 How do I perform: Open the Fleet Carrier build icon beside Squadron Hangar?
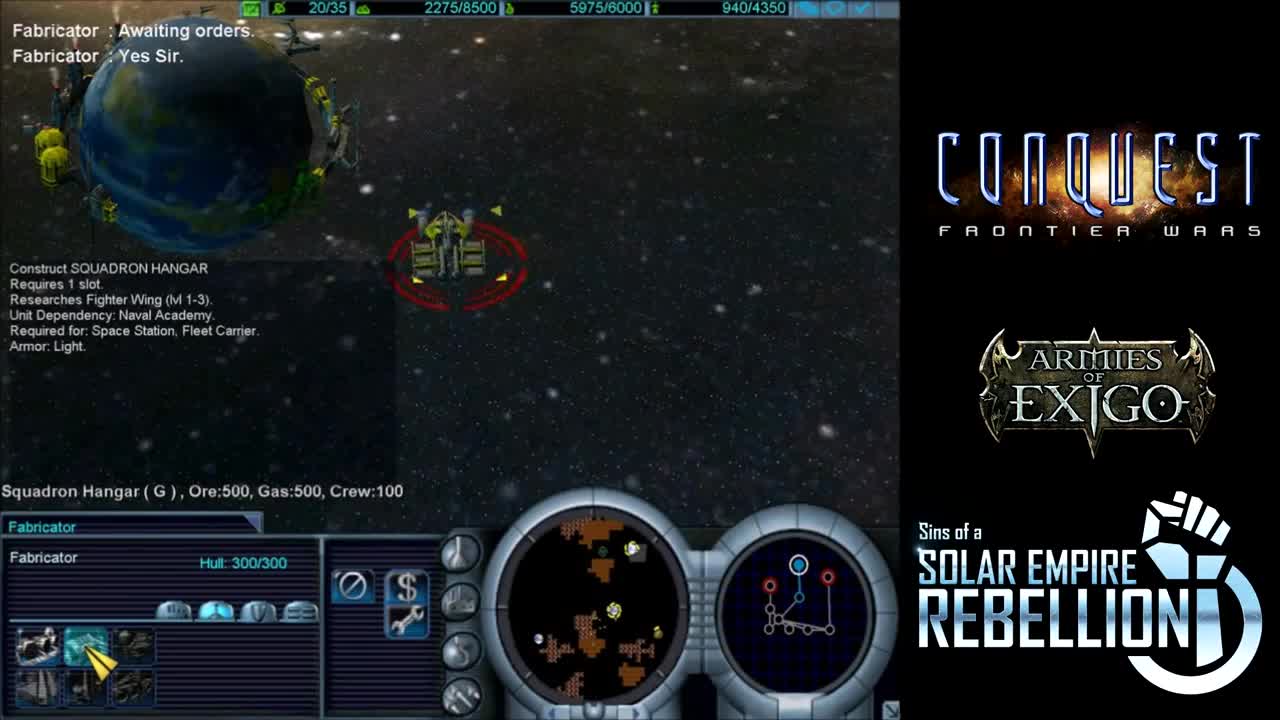(x=132, y=647)
